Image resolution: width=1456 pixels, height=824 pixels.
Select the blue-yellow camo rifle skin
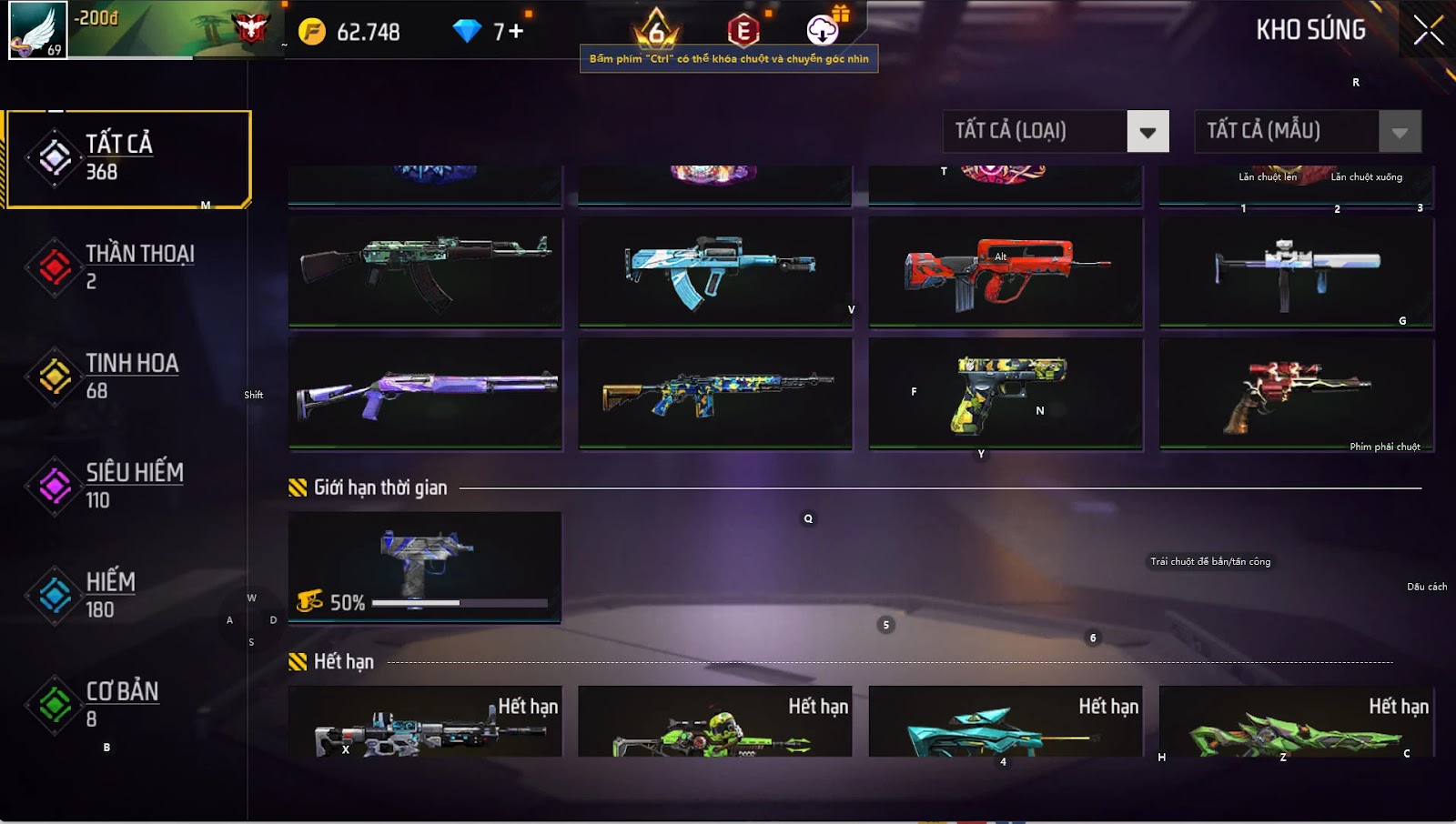[715, 394]
